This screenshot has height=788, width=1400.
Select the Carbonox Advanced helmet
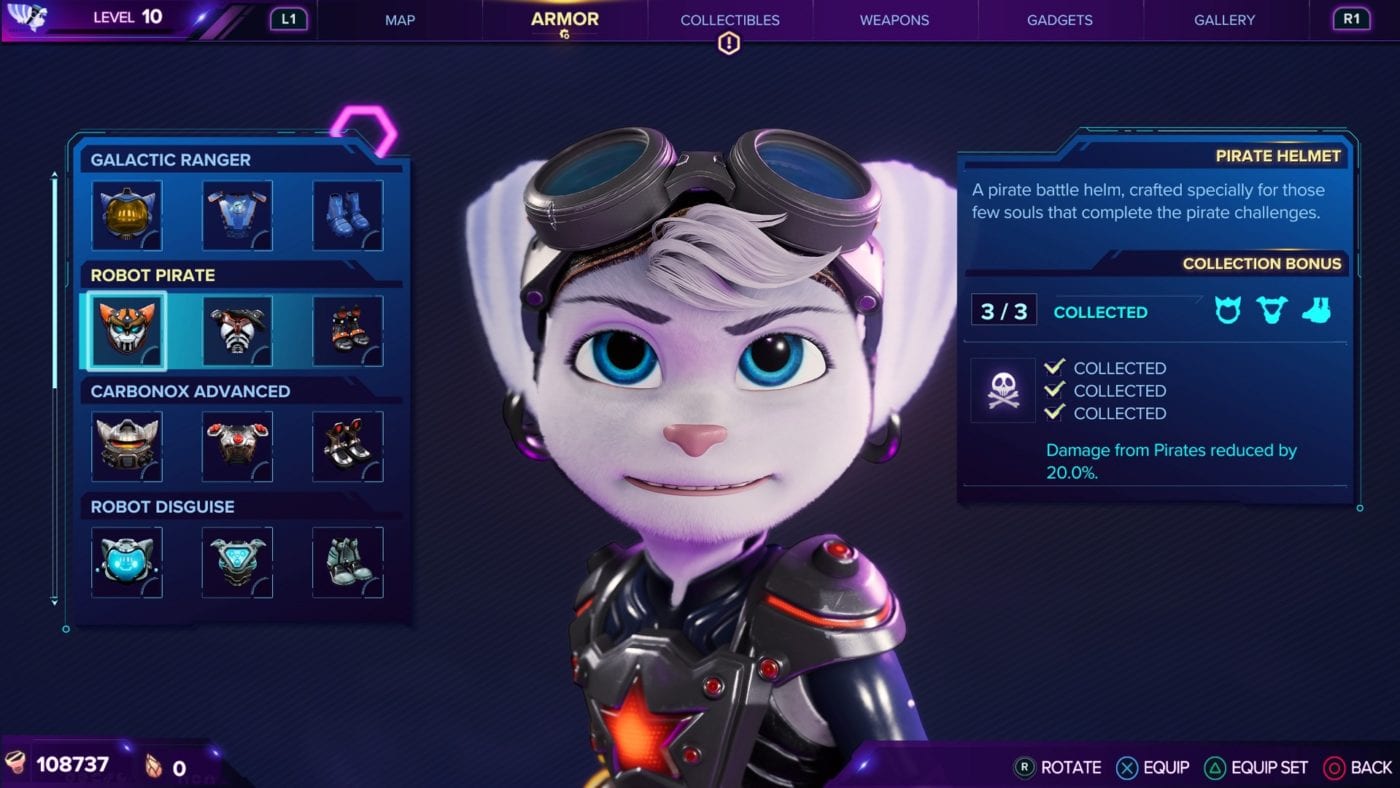point(127,446)
